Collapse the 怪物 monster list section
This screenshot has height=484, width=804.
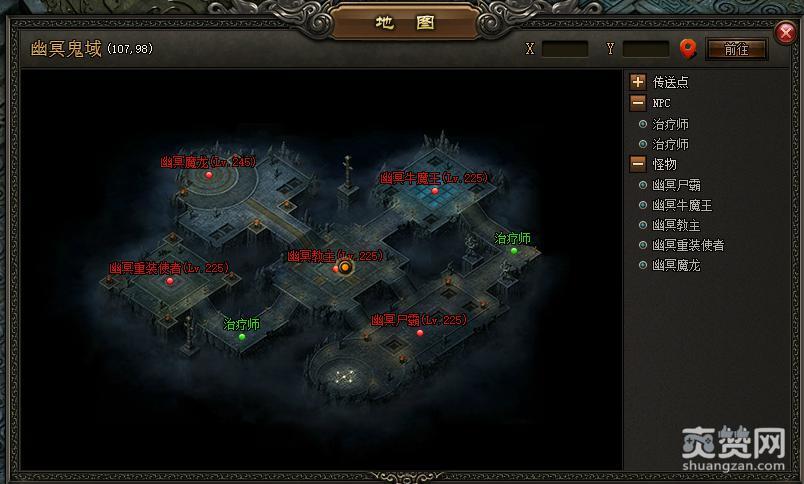tap(637, 163)
